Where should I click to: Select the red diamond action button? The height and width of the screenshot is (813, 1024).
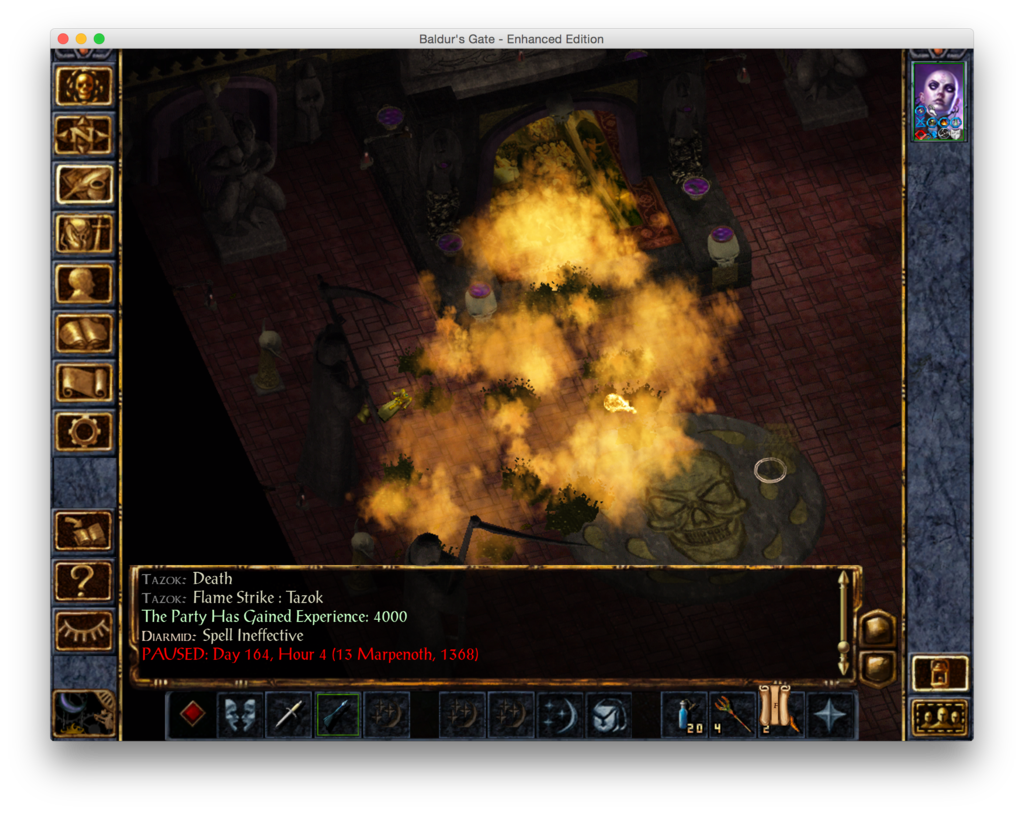point(192,714)
